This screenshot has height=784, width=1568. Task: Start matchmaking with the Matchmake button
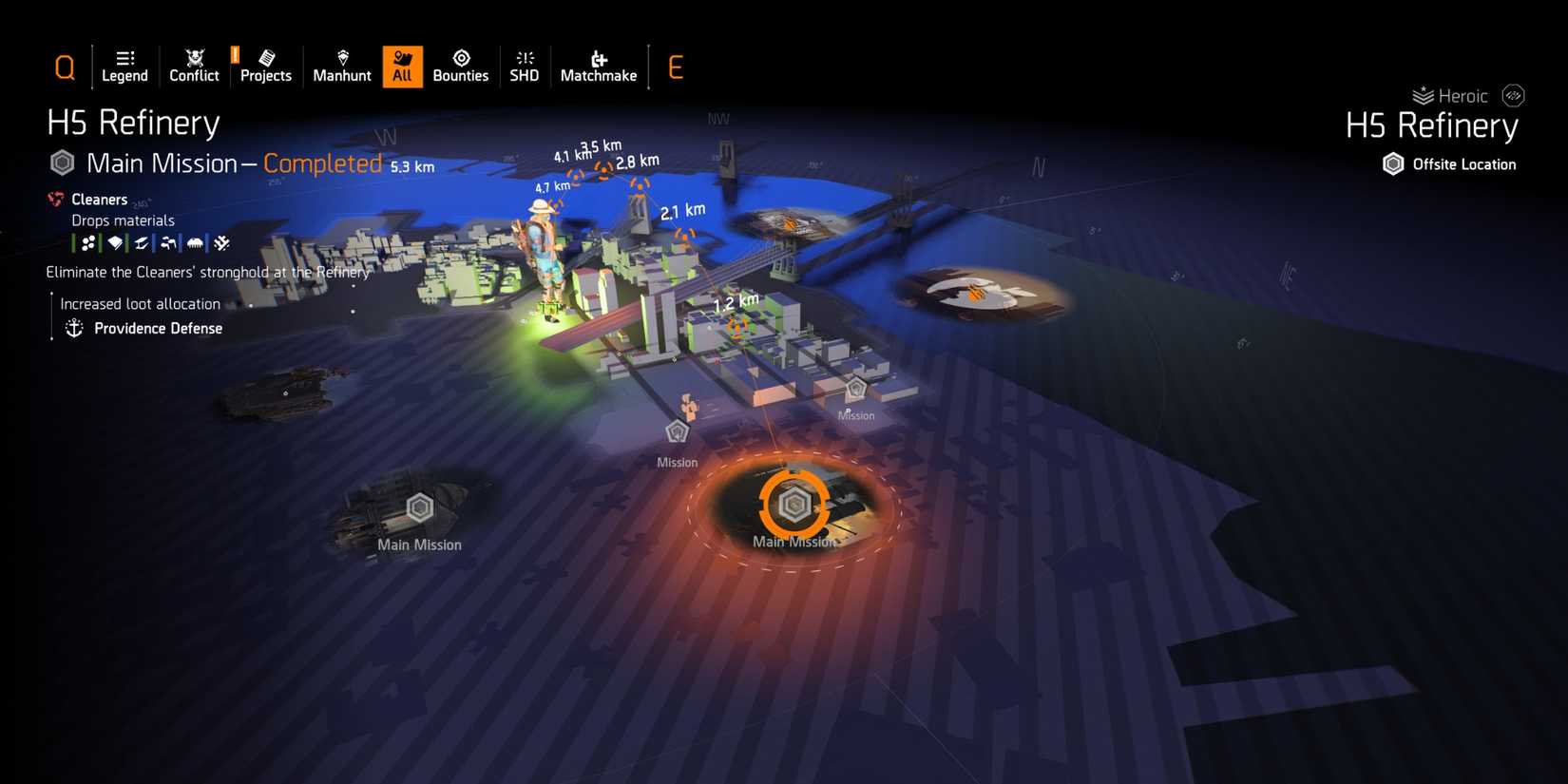598,66
